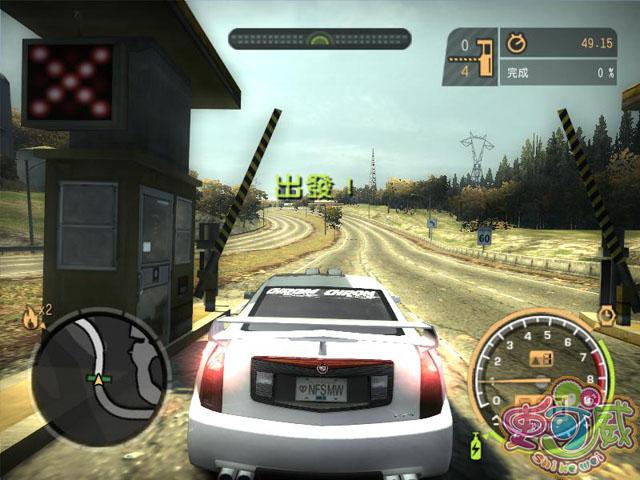Click the hexagonal speedbreaker clock icon

[604, 317]
